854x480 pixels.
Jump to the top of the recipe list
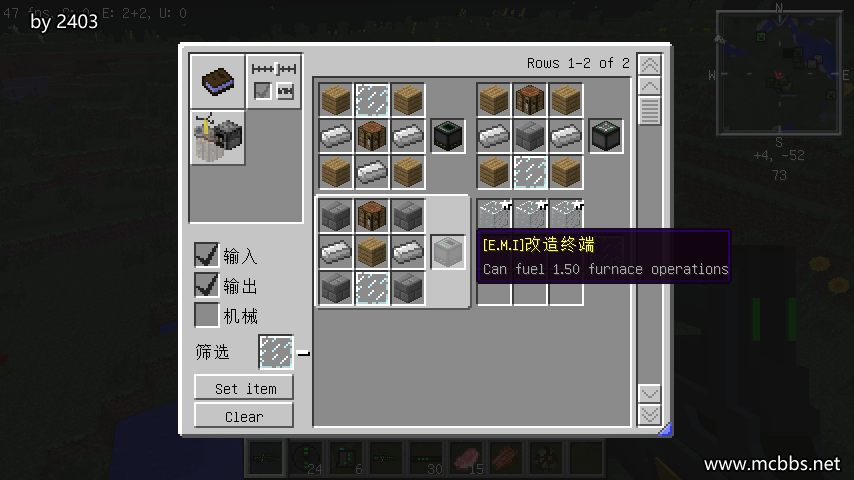[650, 64]
